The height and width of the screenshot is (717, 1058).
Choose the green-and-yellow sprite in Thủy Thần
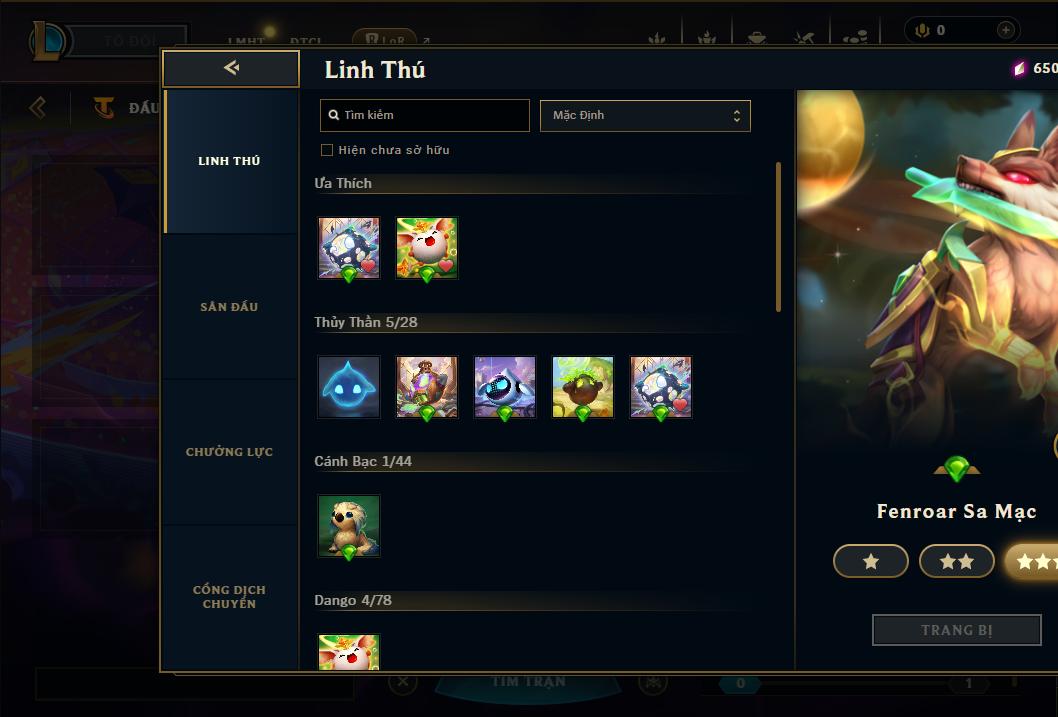[583, 387]
